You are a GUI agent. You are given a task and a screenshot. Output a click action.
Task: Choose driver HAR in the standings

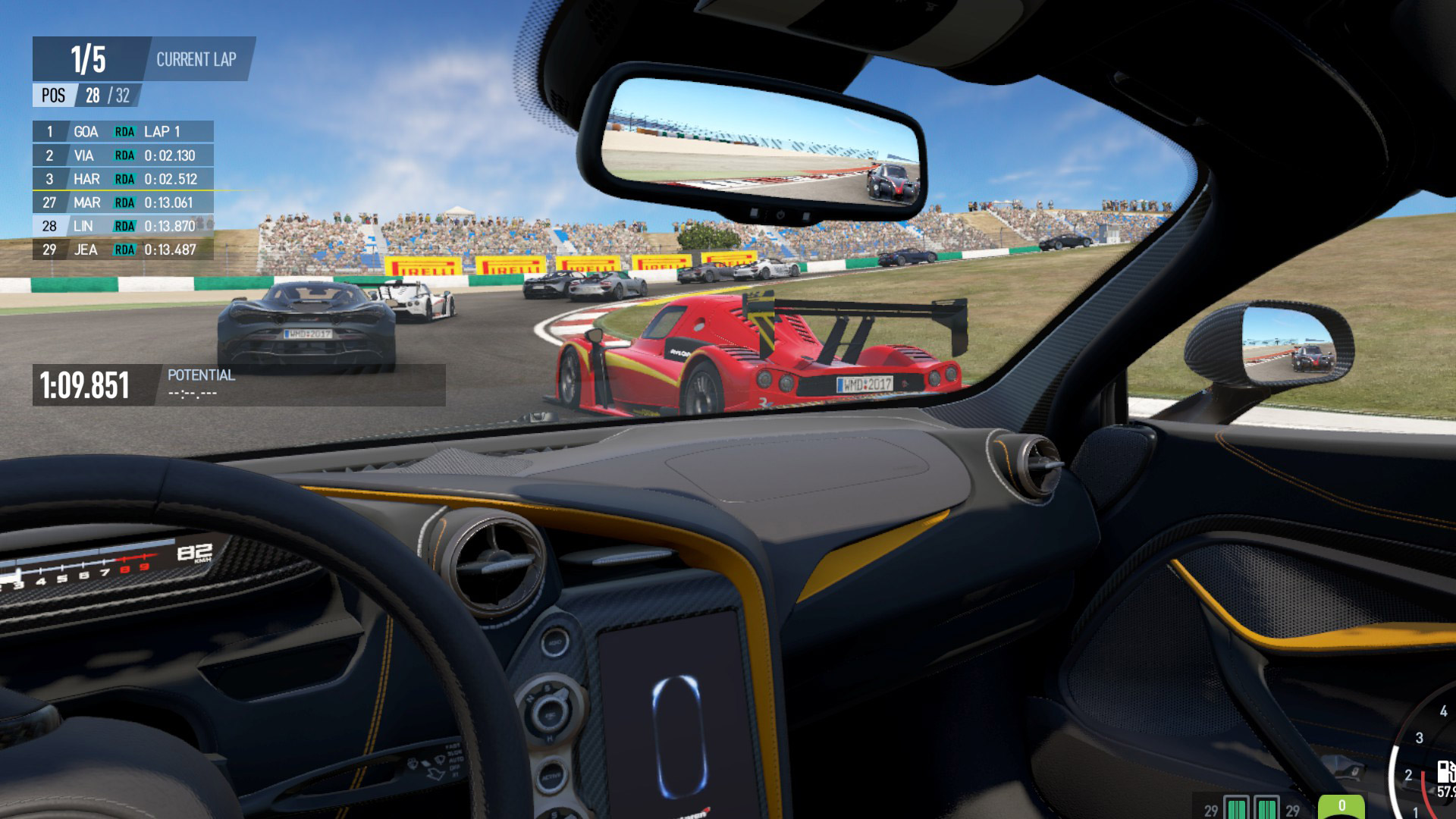123,179
